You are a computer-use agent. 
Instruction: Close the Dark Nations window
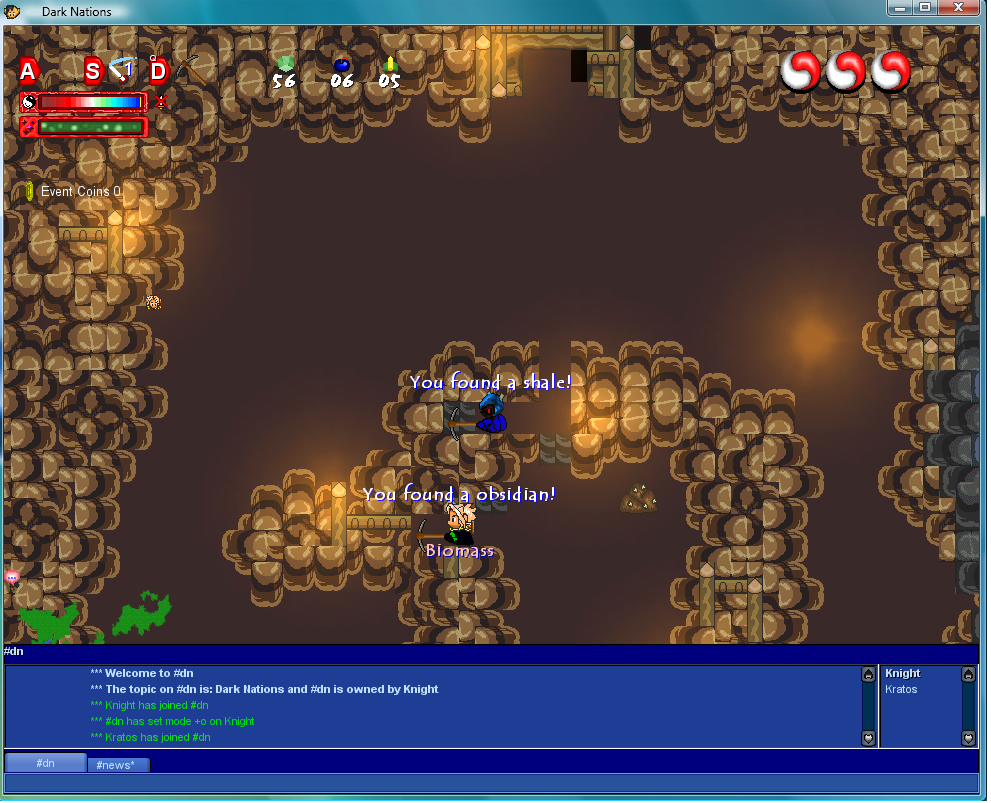(x=964, y=8)
